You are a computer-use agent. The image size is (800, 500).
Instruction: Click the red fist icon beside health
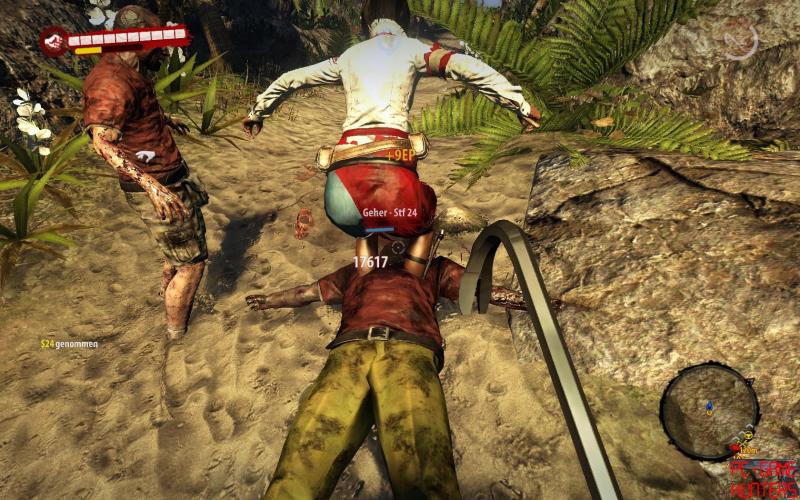[54, 41]
